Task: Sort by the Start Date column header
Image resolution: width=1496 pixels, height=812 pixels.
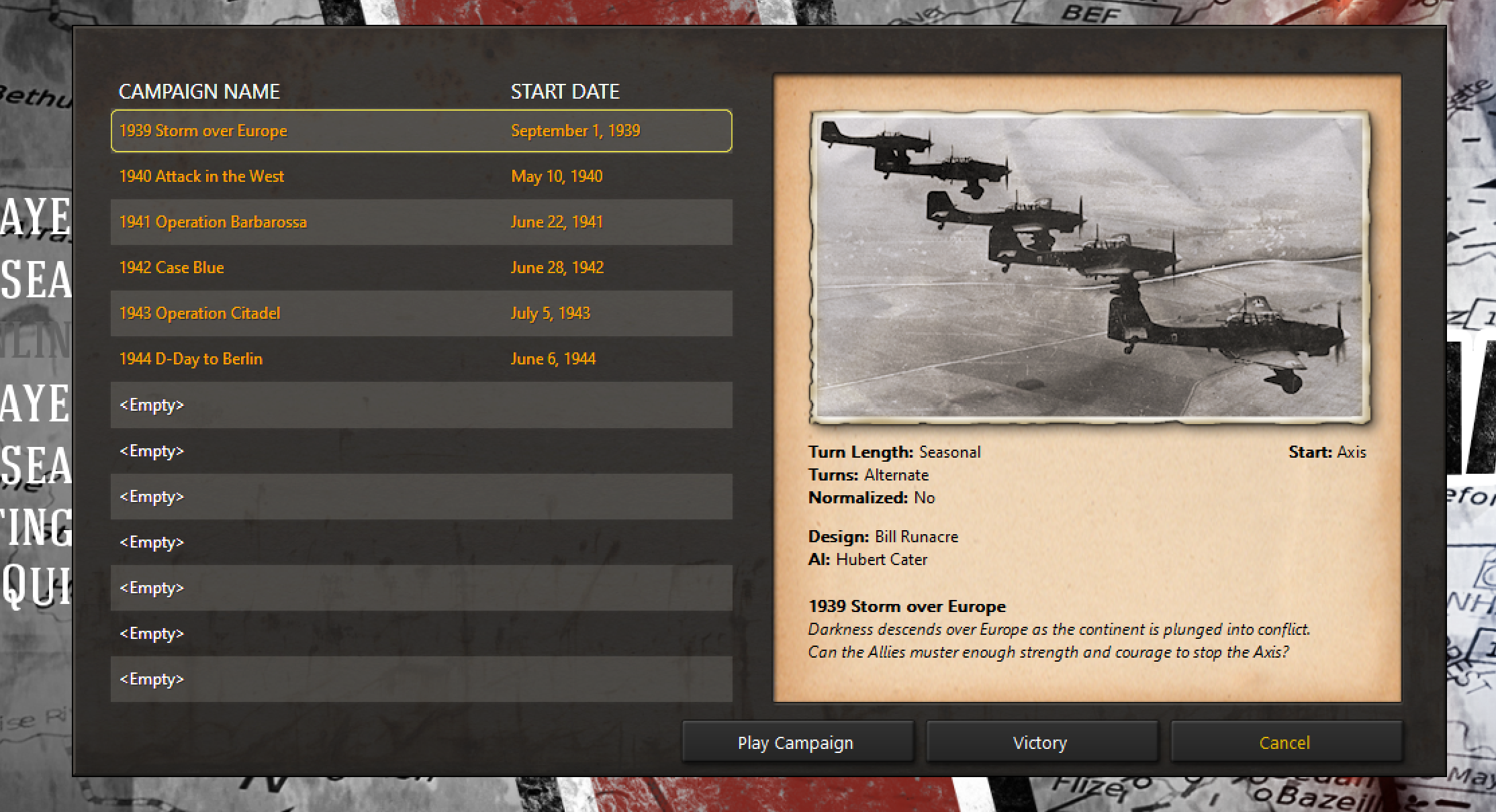Action: [565, 91]
